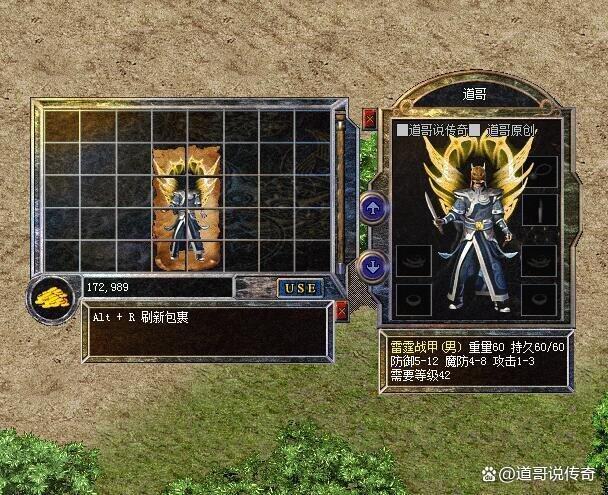
Task: Select the 雷霆战甲 armor in the bag
Action: point(187,208)
